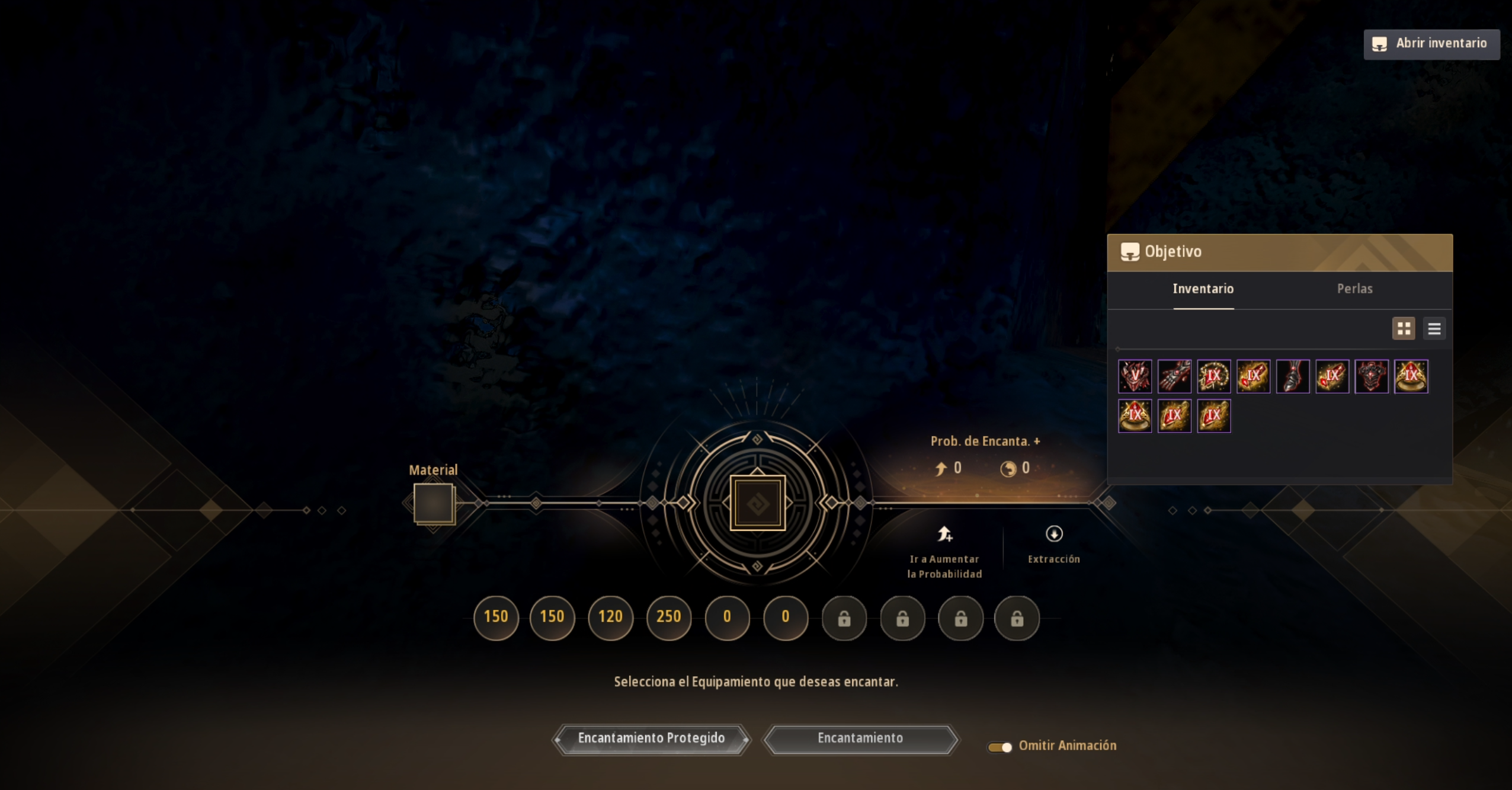
Task: Open the inventory with Abrir inventario
Action: coord(1431,44)
